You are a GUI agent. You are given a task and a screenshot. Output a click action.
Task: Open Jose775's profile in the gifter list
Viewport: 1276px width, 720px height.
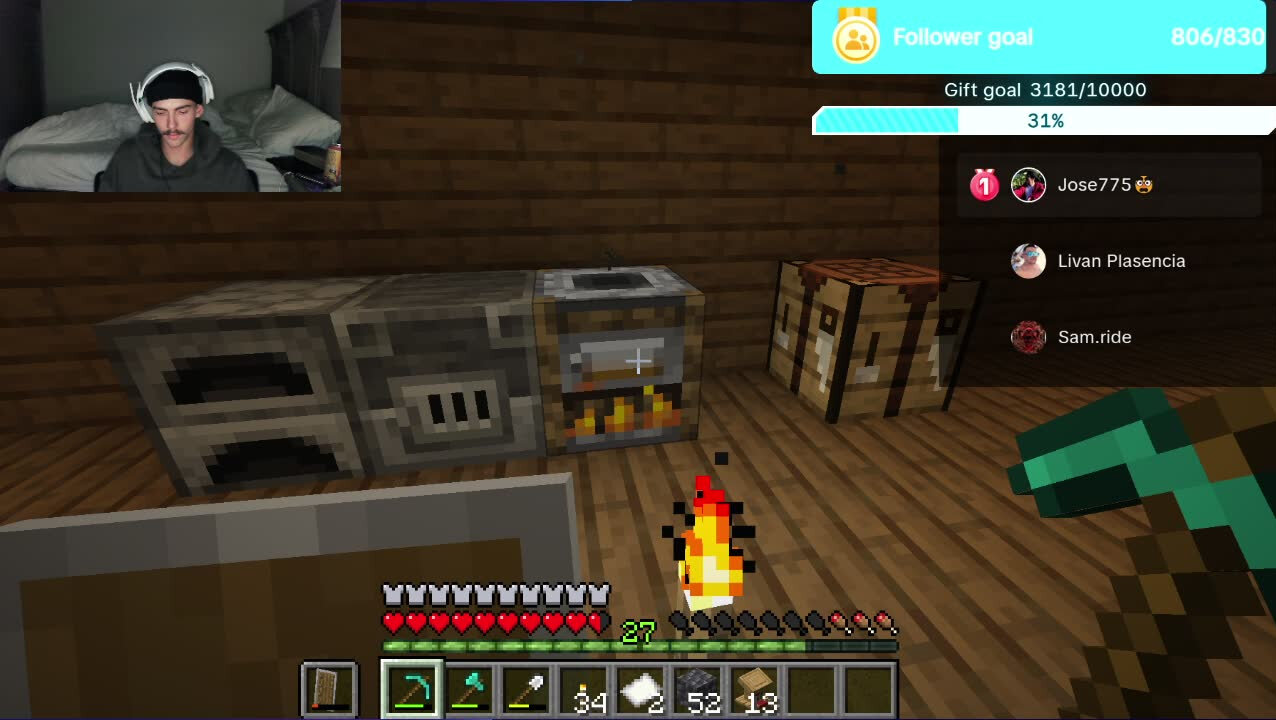pos(1094,185)
